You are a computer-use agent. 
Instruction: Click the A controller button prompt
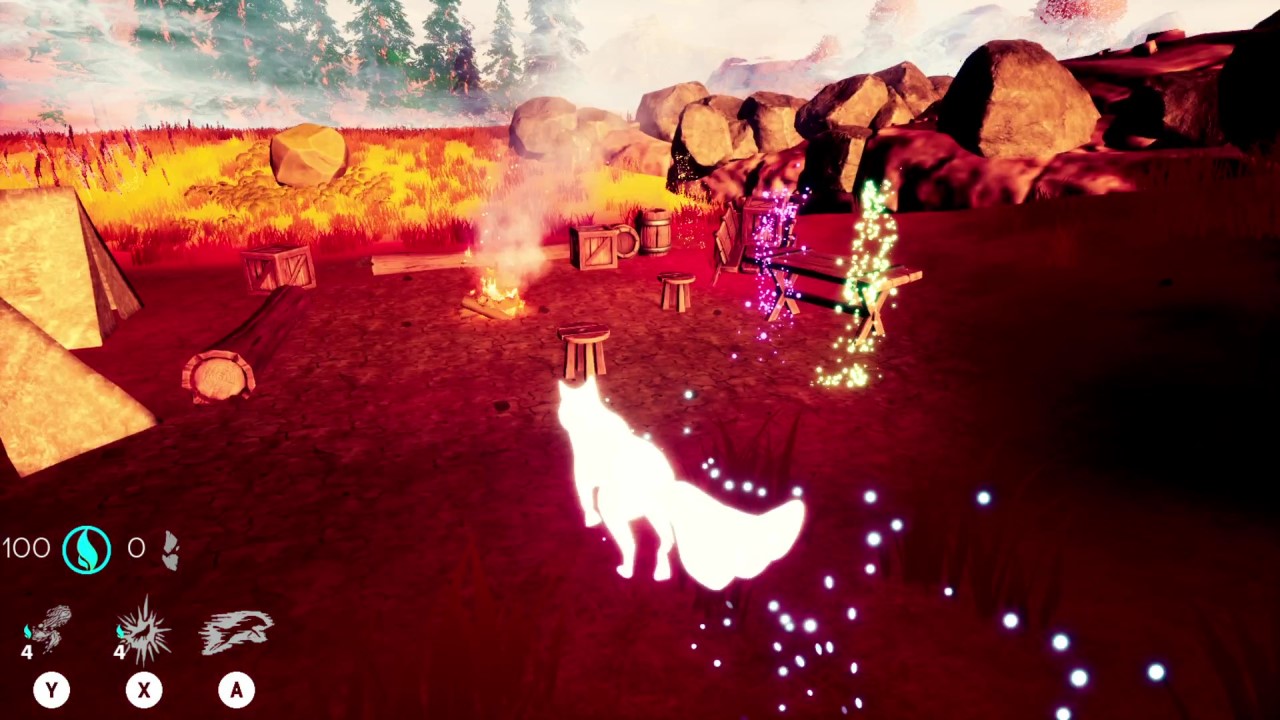coord(237,690)
